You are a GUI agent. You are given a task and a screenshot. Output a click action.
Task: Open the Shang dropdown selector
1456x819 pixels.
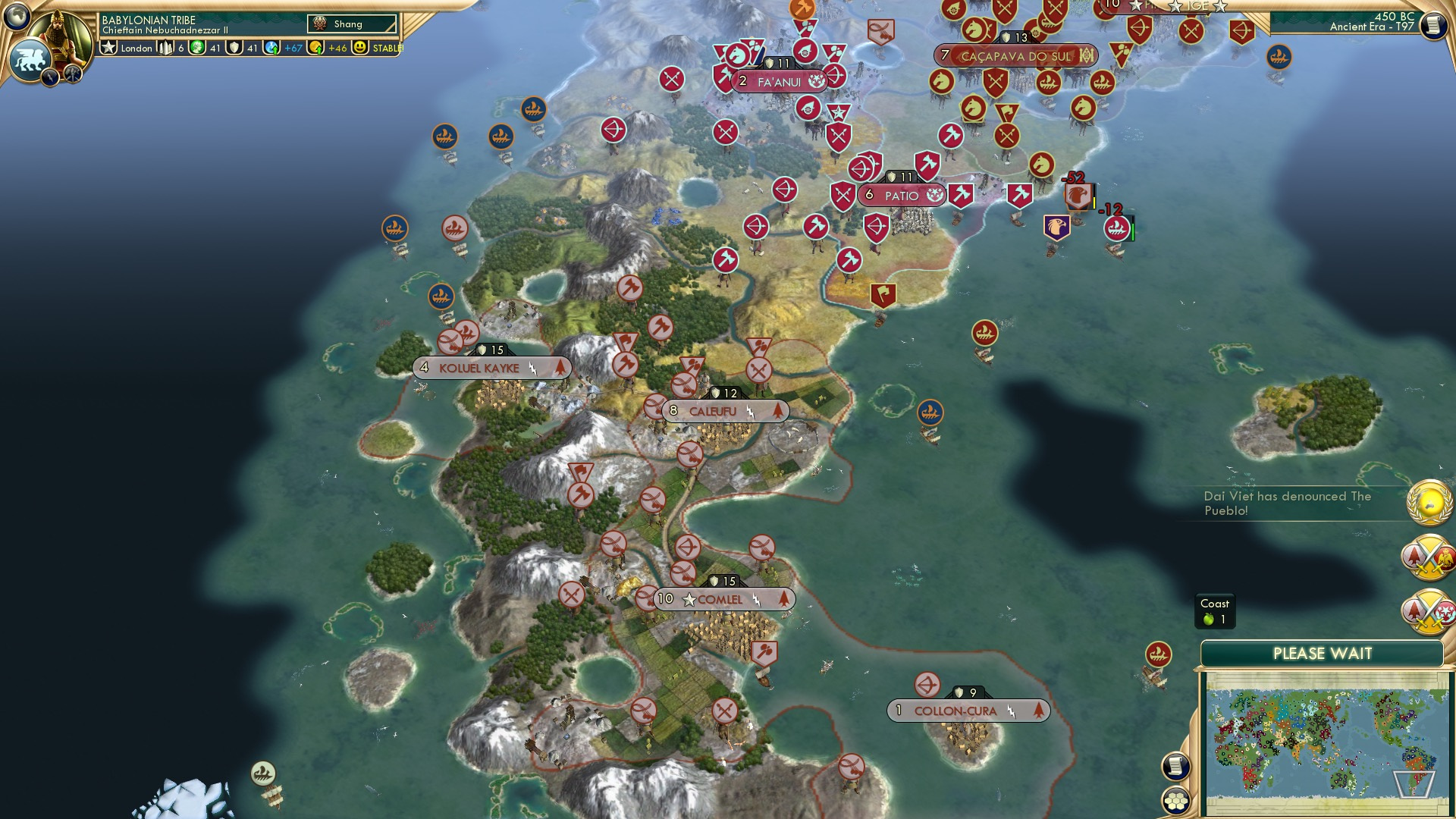coord(351,24)
